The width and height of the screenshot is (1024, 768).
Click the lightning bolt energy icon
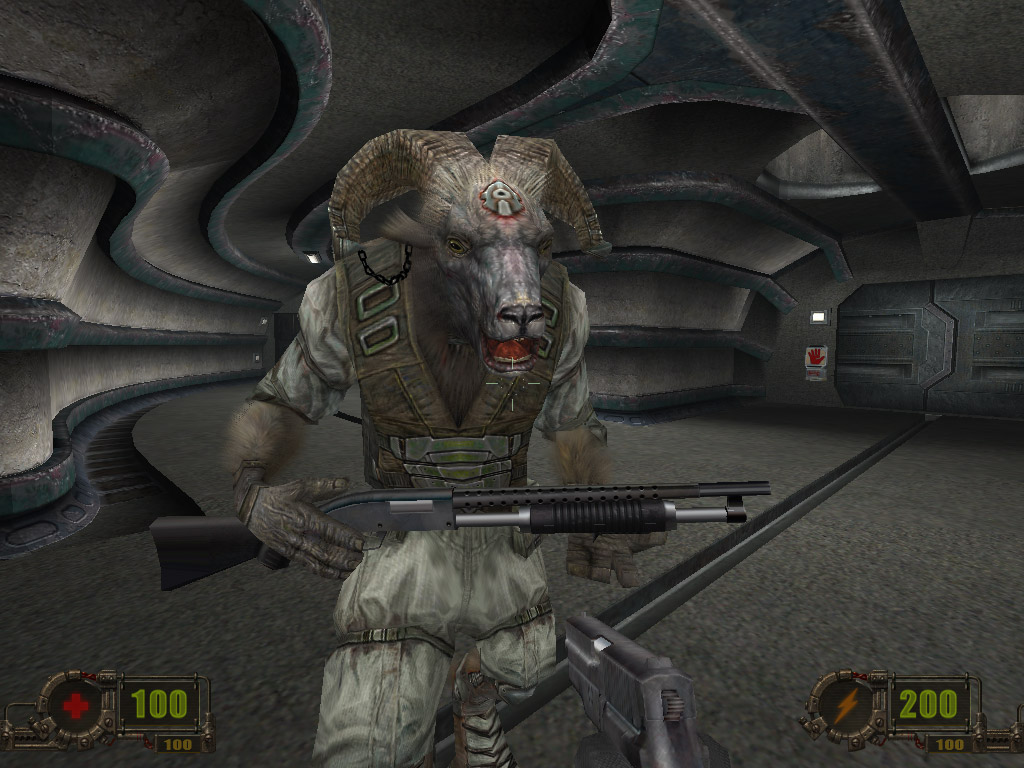[846, 707]
